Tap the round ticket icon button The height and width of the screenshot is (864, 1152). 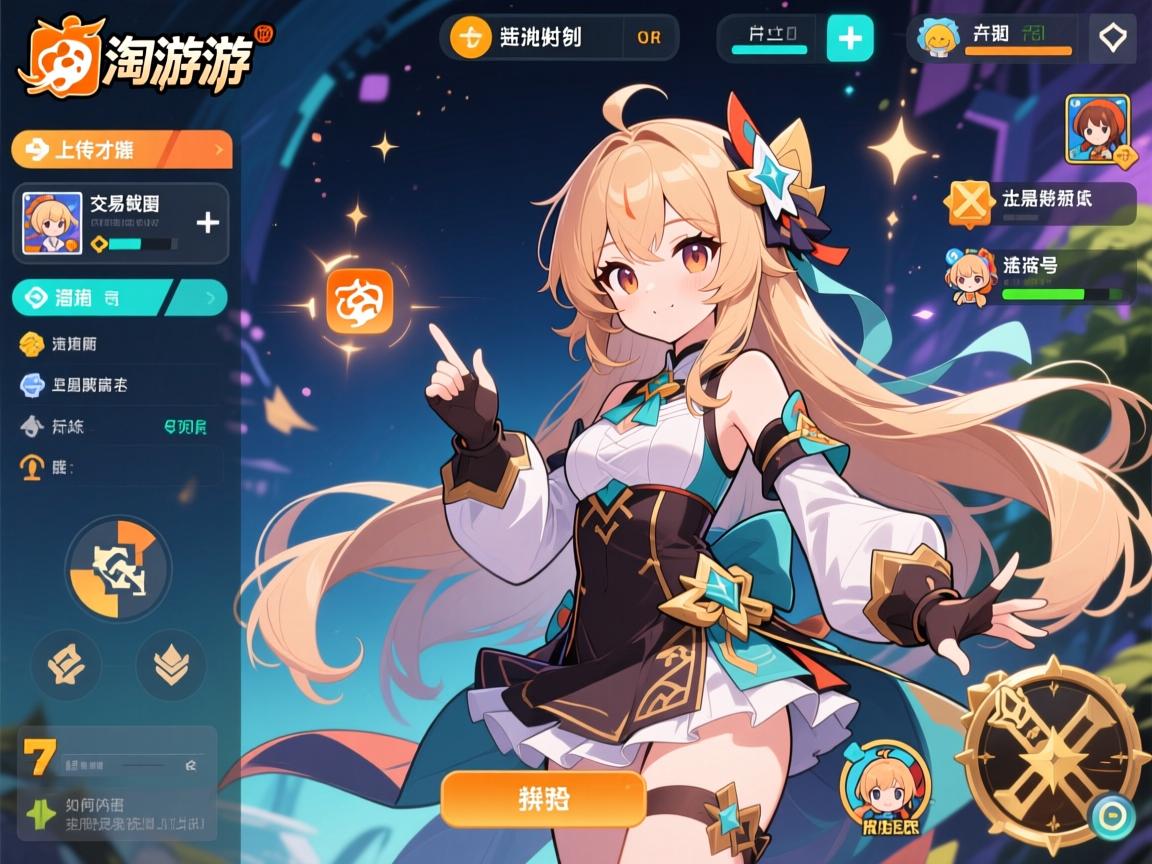click(x=67, y=664)
